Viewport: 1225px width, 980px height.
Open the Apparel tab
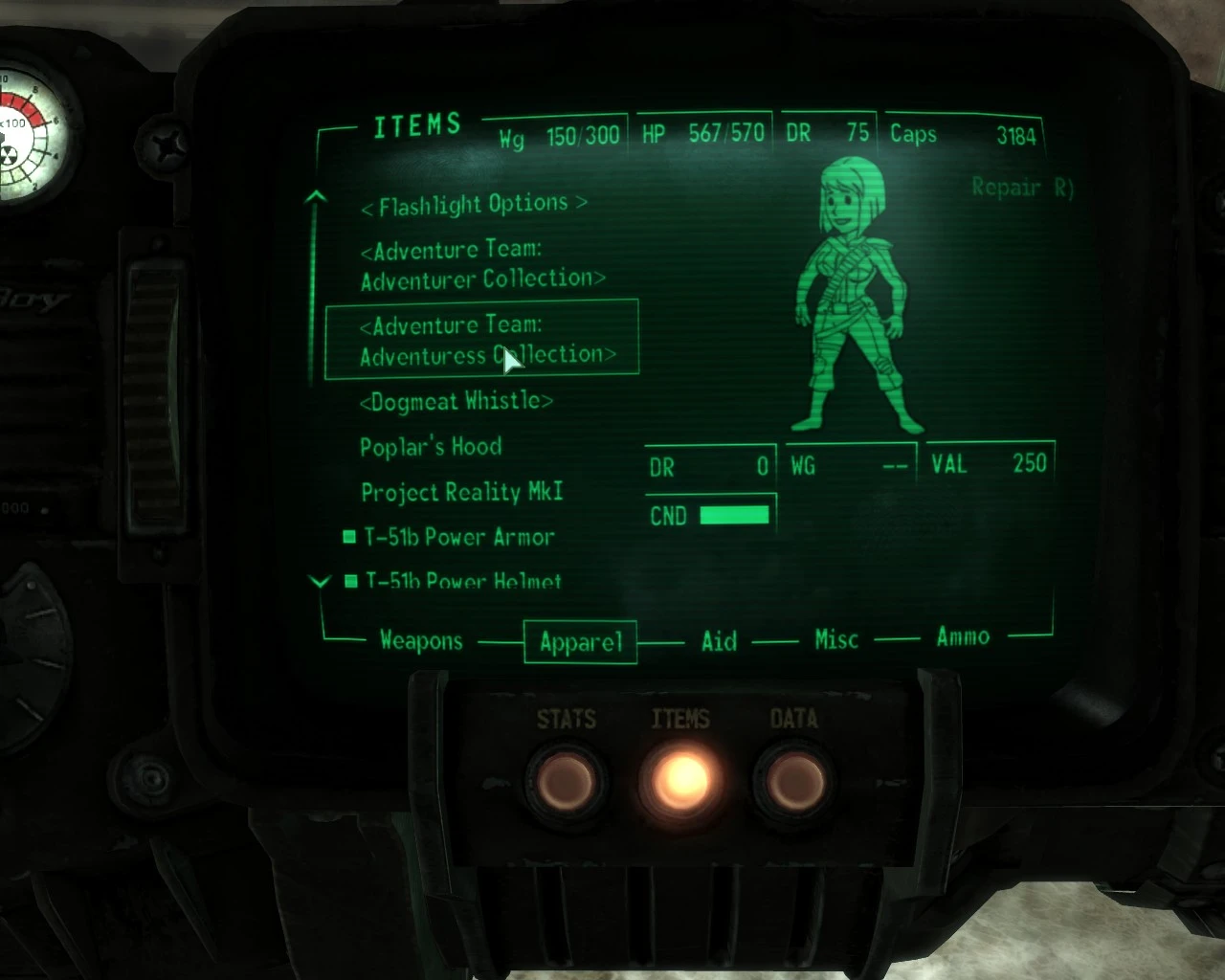point(581,641)
